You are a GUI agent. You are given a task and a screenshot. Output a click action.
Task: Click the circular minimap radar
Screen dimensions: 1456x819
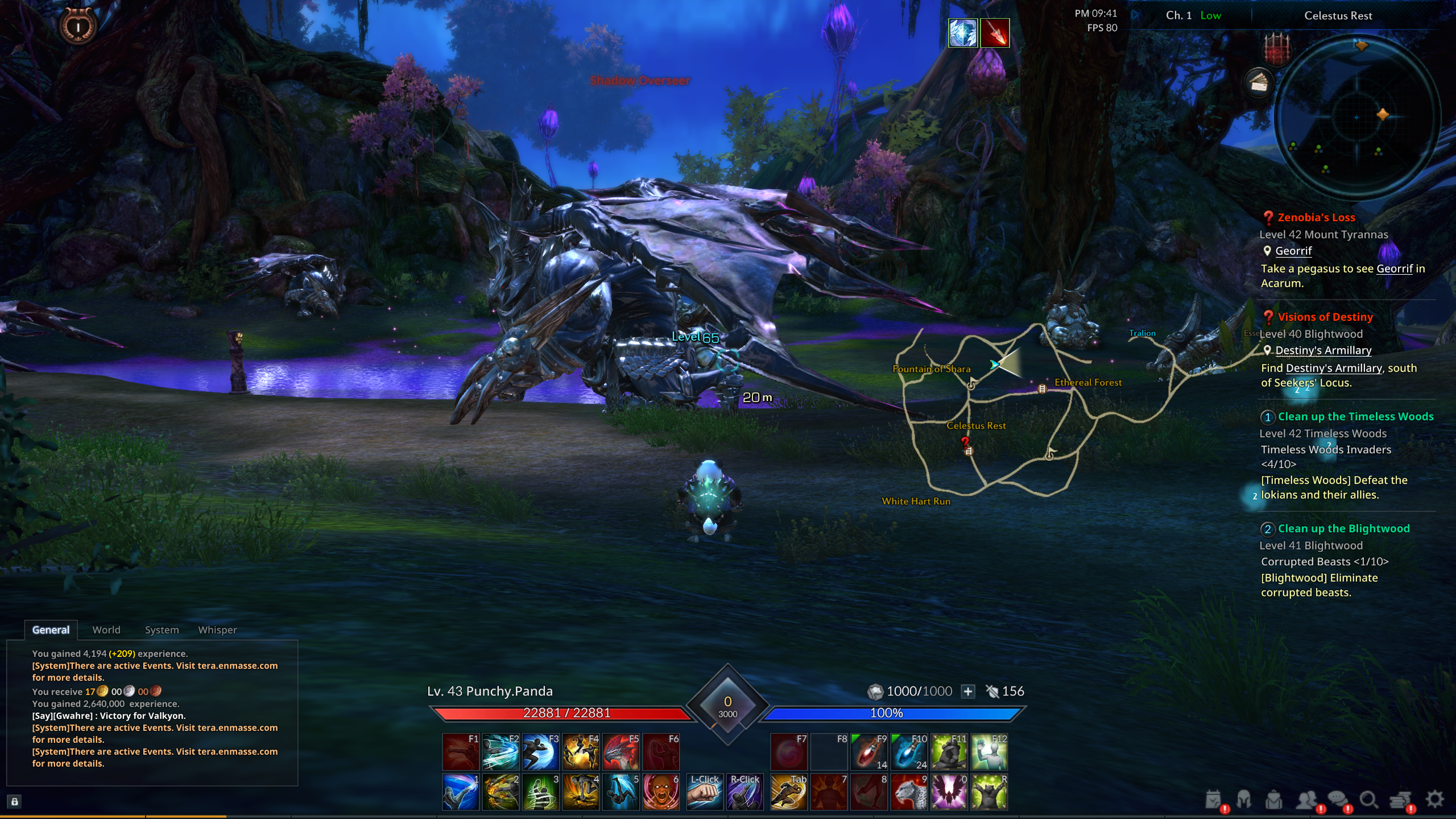coord(1357,118)
